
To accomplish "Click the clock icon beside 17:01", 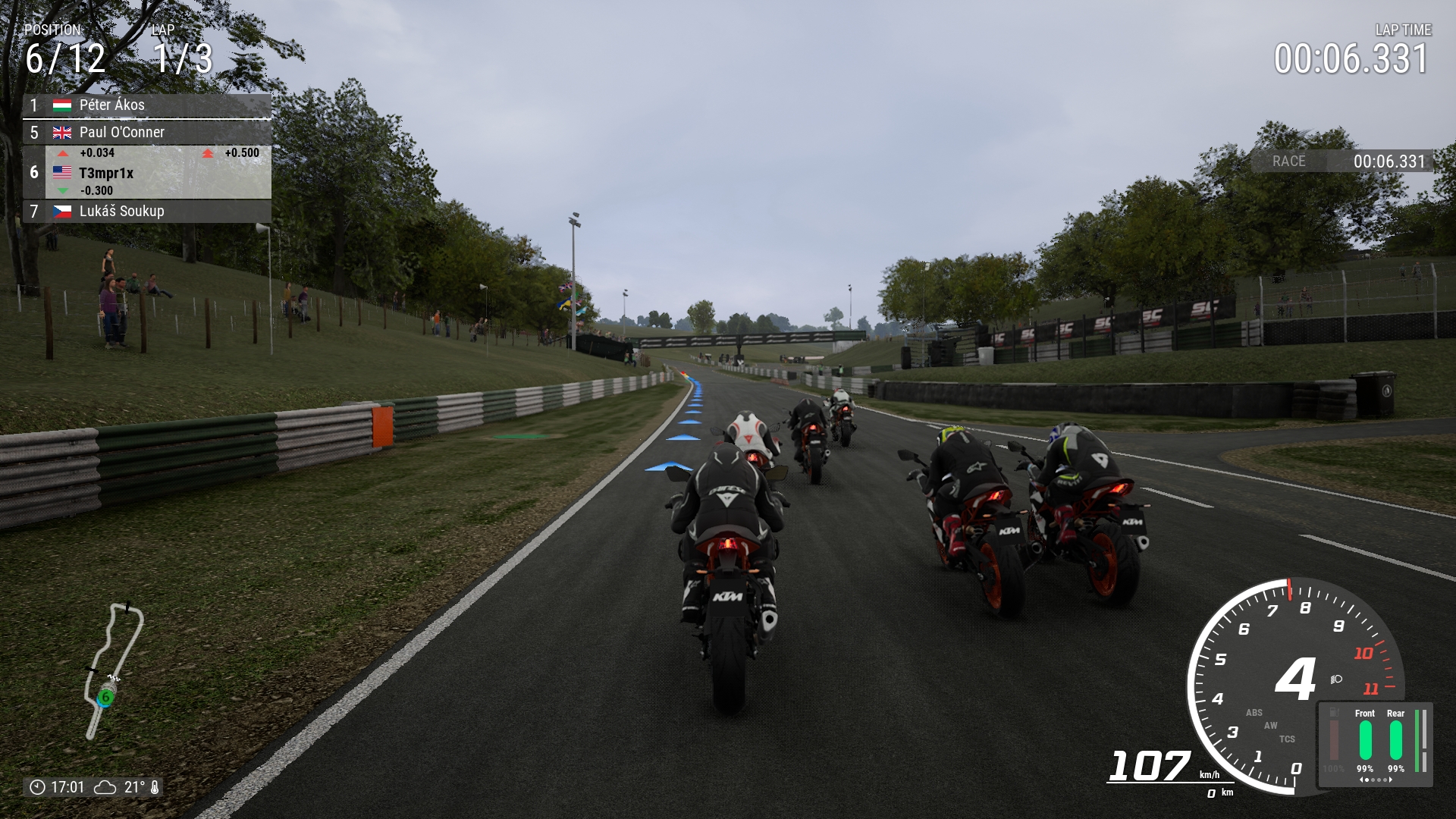I will click(38, 787).
